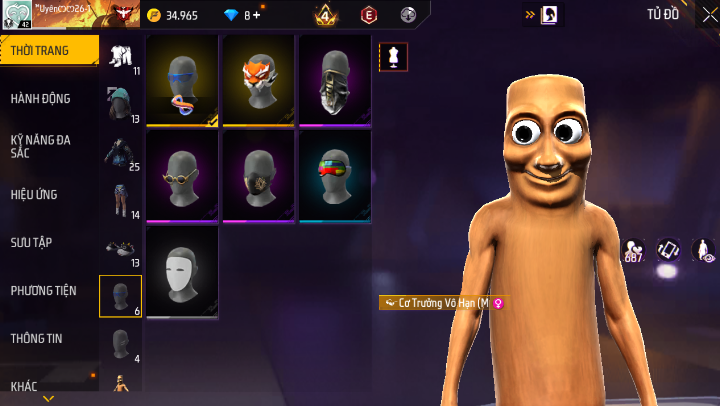Open the player profile avatar
This screenshot has width=720, height=406.
click(15, 16)
